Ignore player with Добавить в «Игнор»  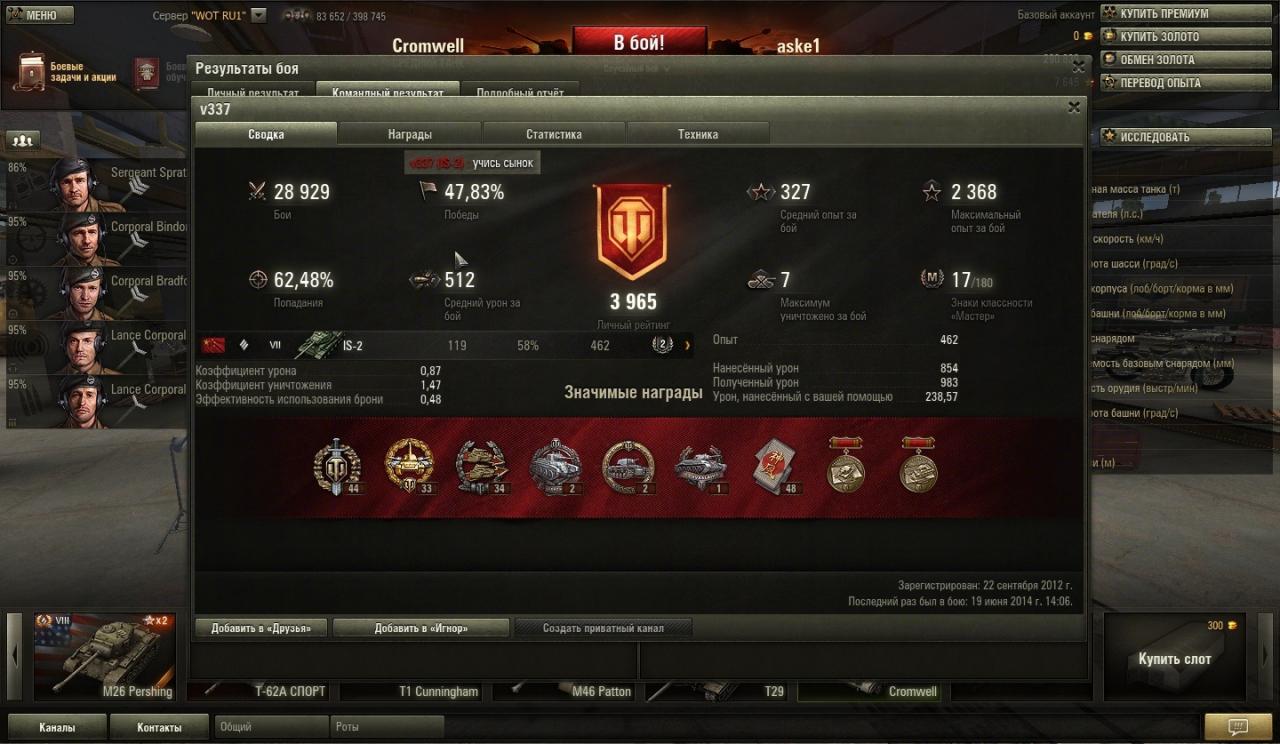point(421,628)
